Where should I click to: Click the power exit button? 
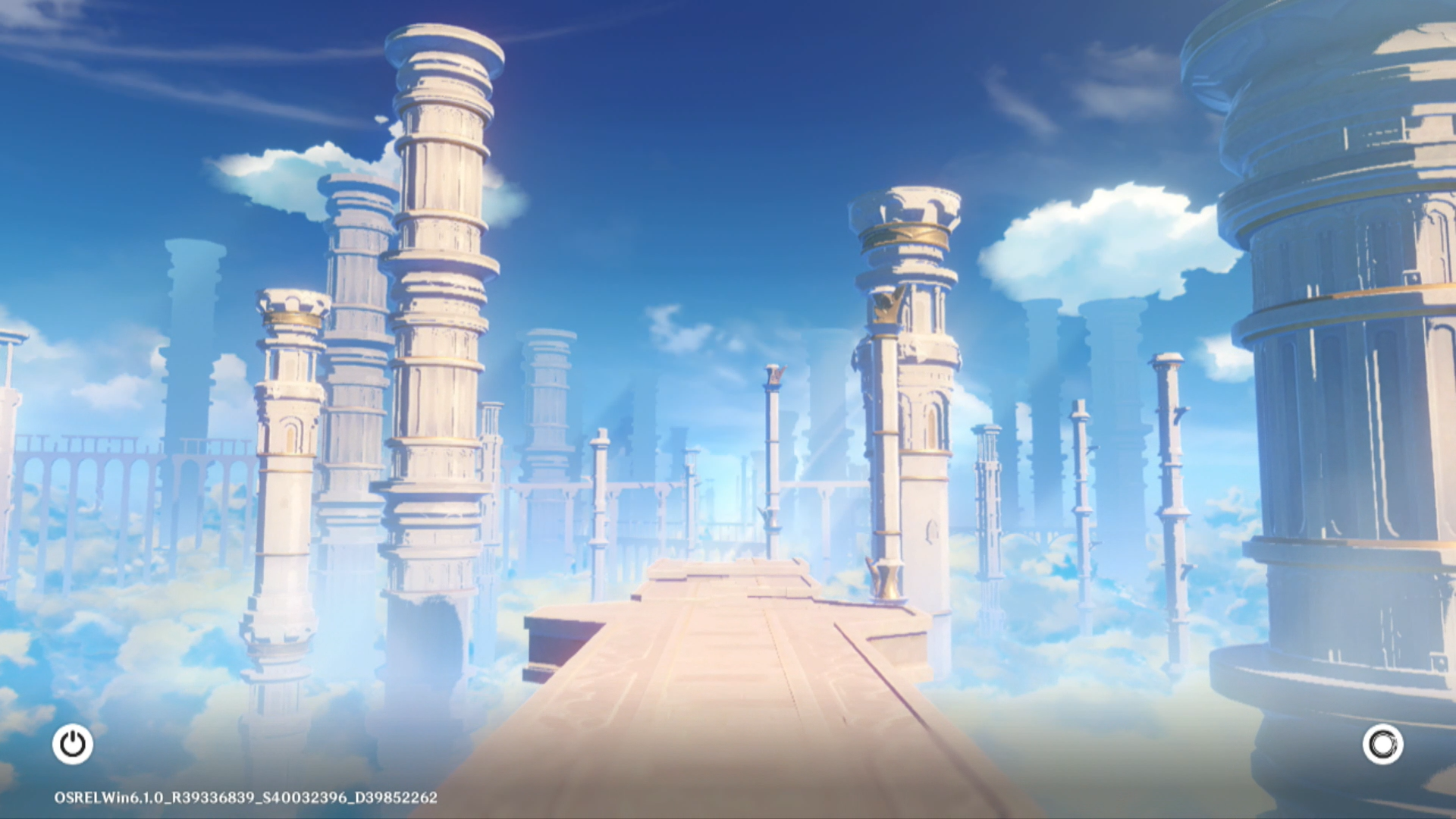tap(73, 744)
